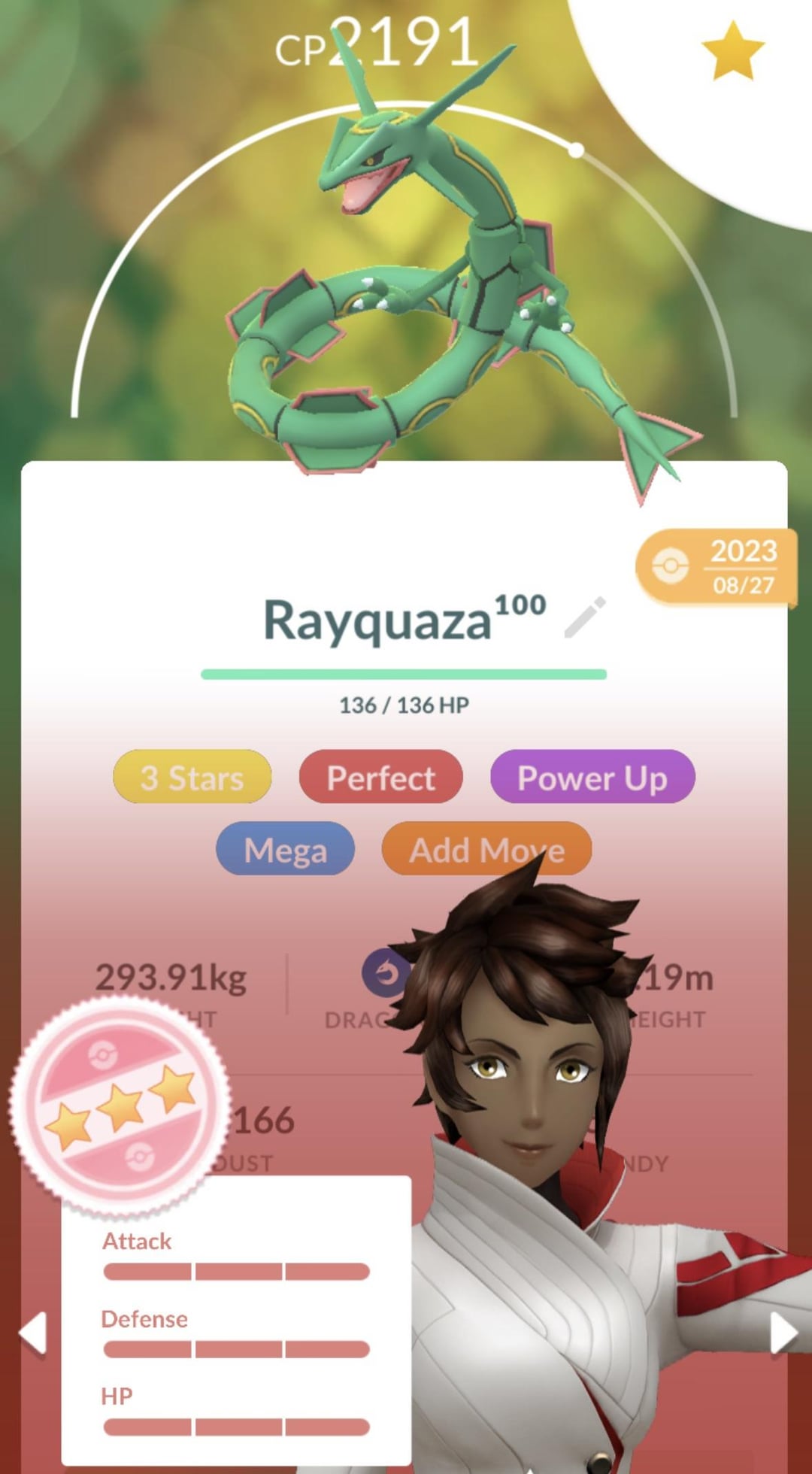Show the previous Pokémon with left arrow

pos(33,1333)
